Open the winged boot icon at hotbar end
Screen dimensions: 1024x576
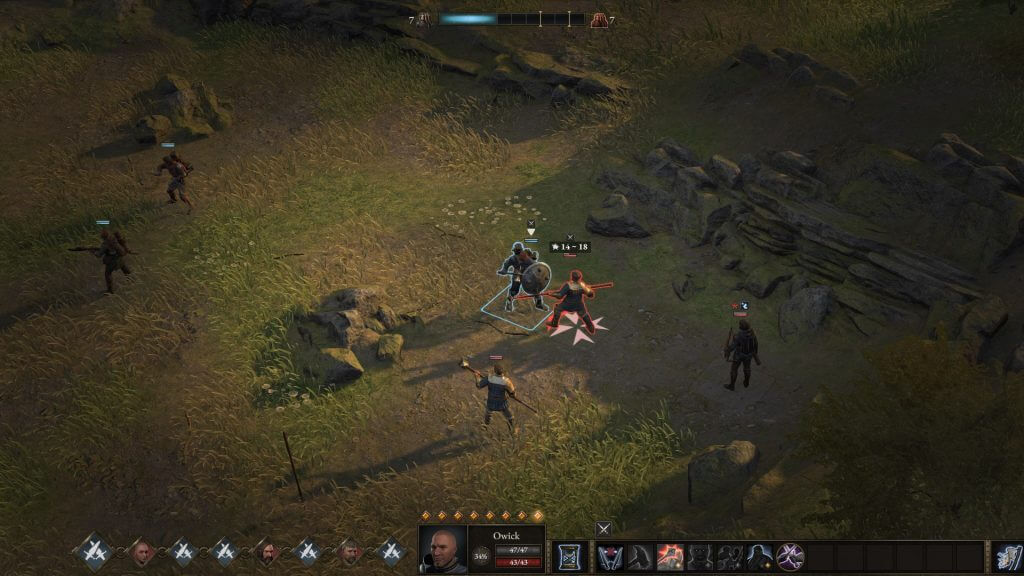pyautogui.click(x=1006, y=557)
